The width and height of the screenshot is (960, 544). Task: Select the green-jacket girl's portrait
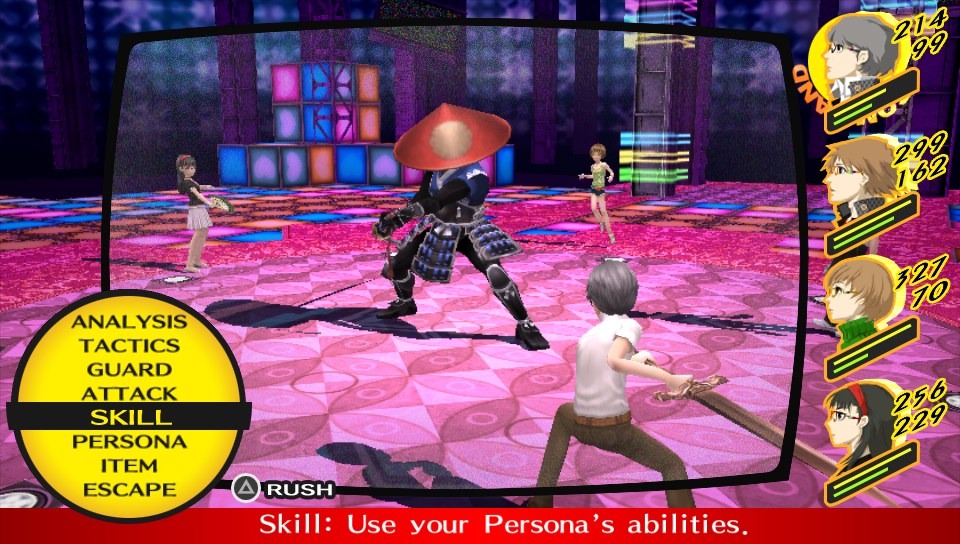point(860,302)
